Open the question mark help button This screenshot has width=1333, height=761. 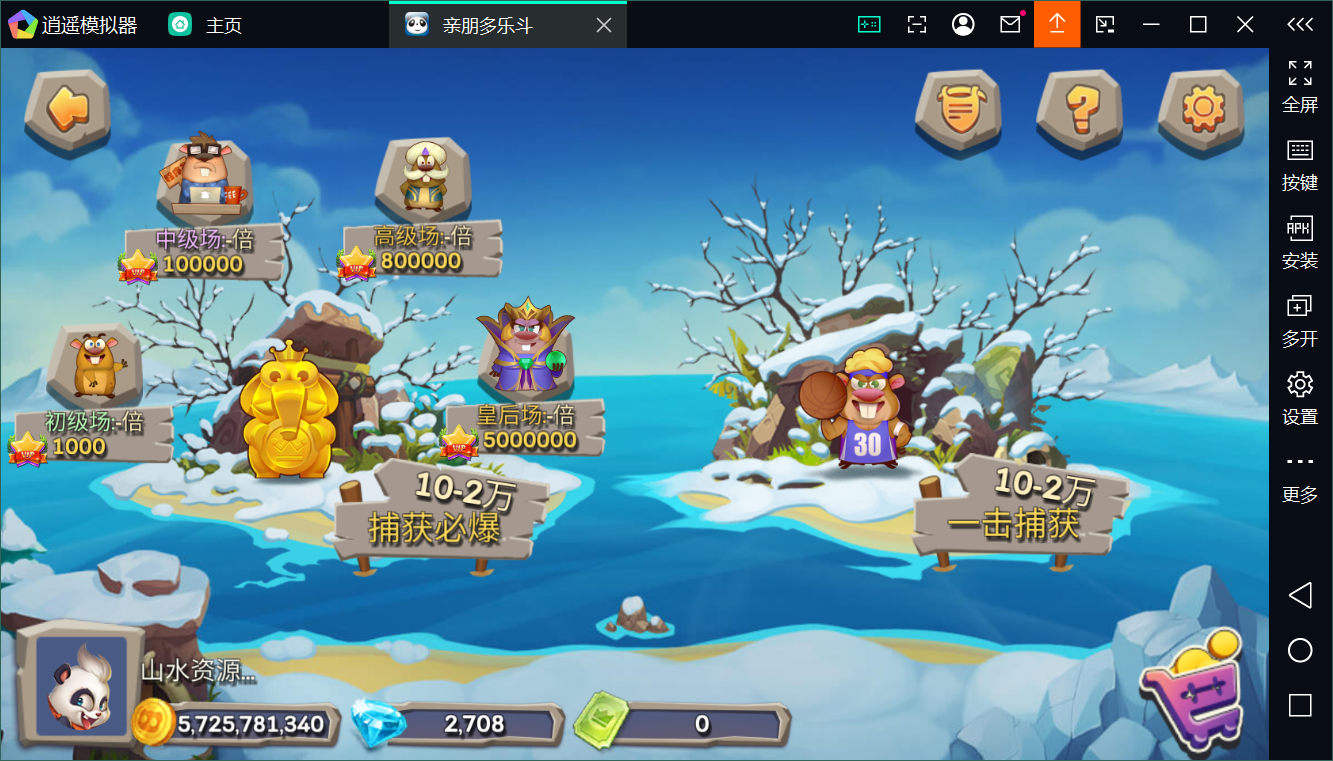[1080, 108]
